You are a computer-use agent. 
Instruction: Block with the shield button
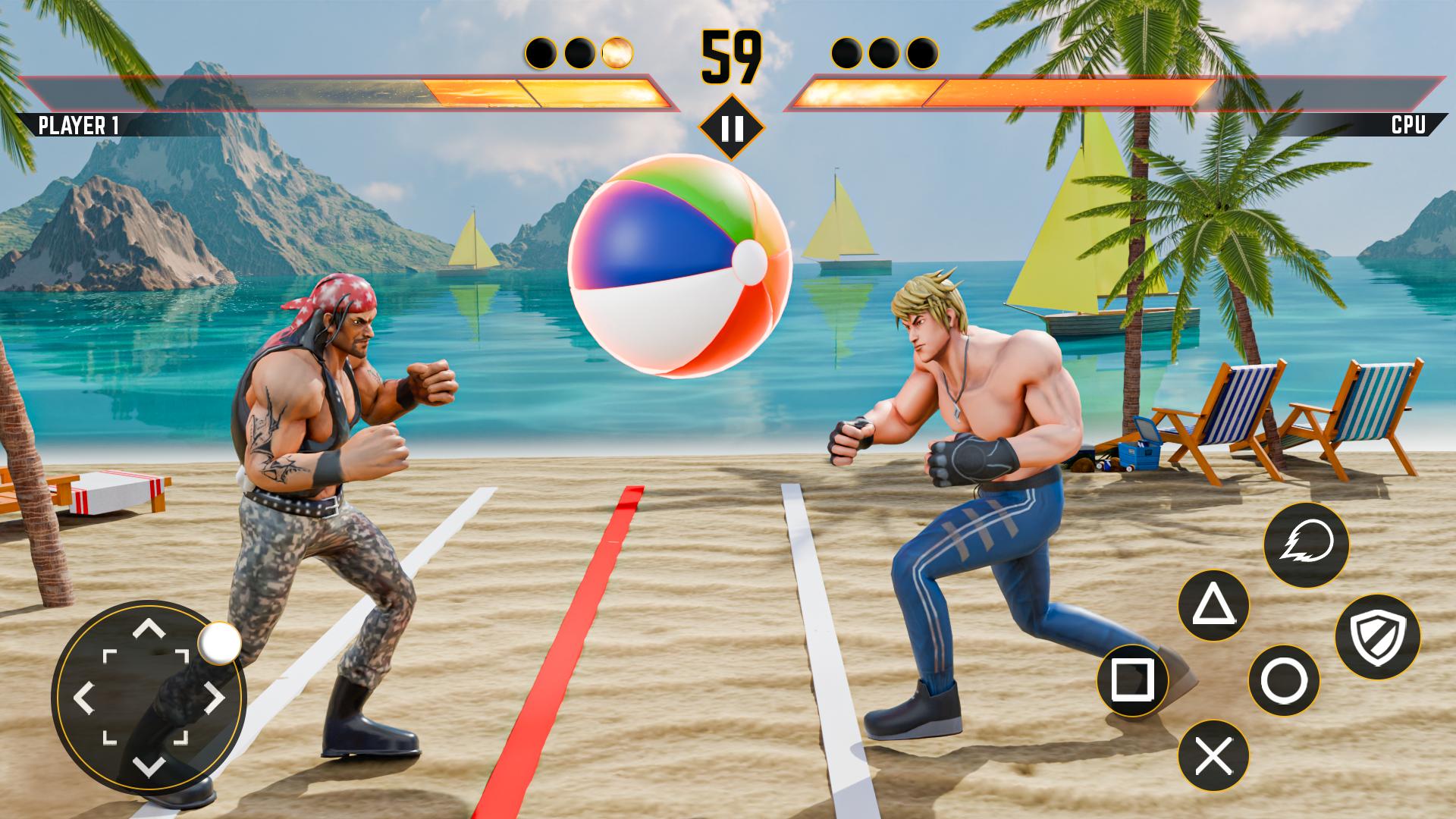1376,636
